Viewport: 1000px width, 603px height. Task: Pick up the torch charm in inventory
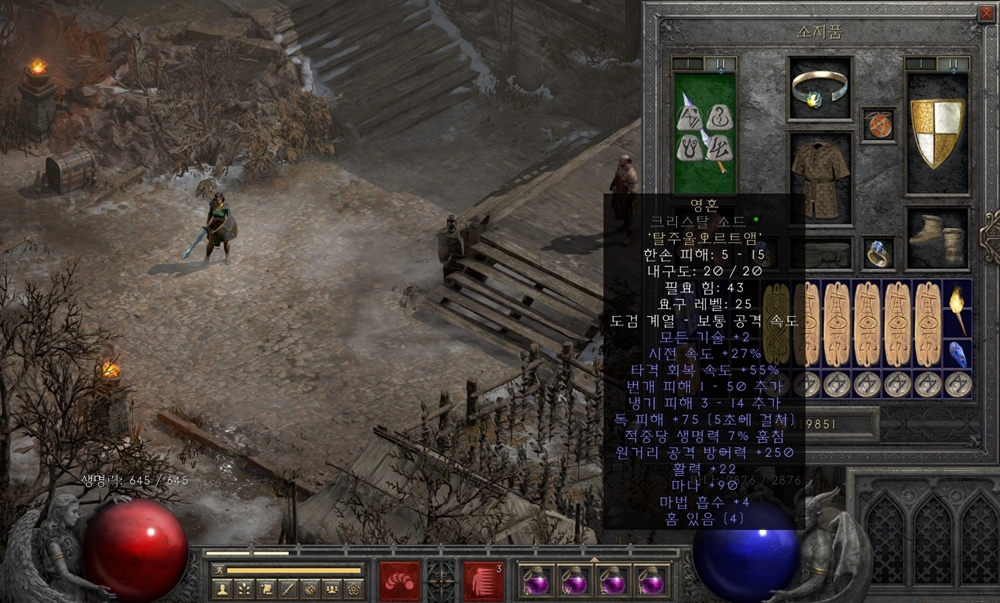(957, 308)
